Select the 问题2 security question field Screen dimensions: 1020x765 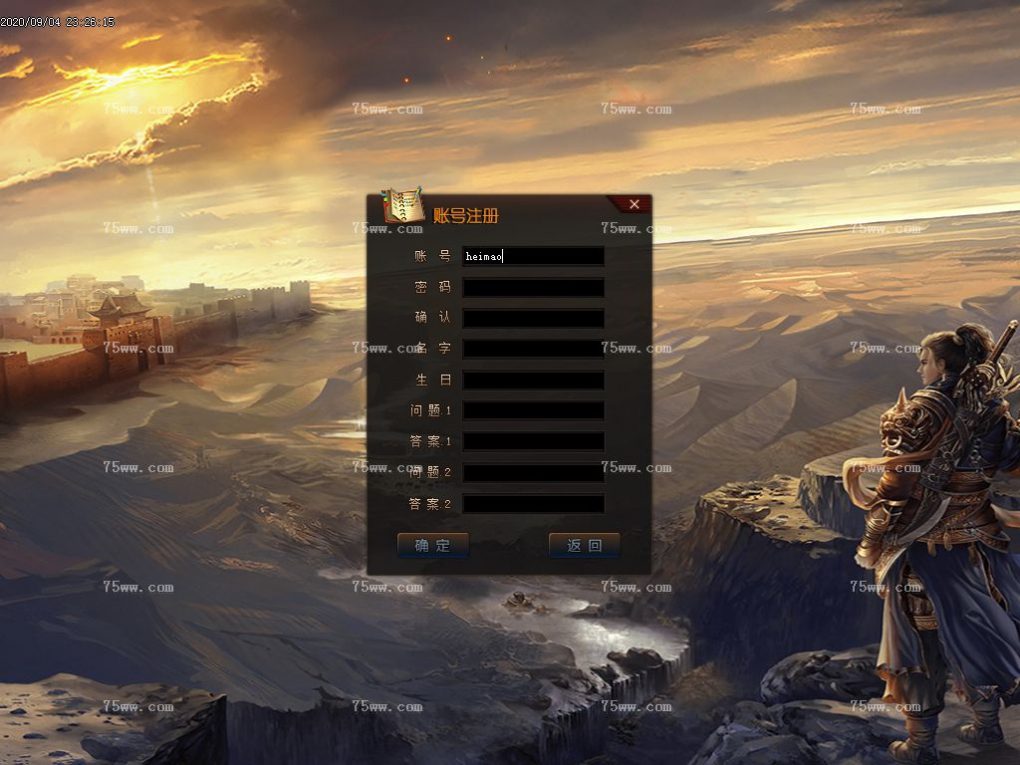tap(533, 472)
